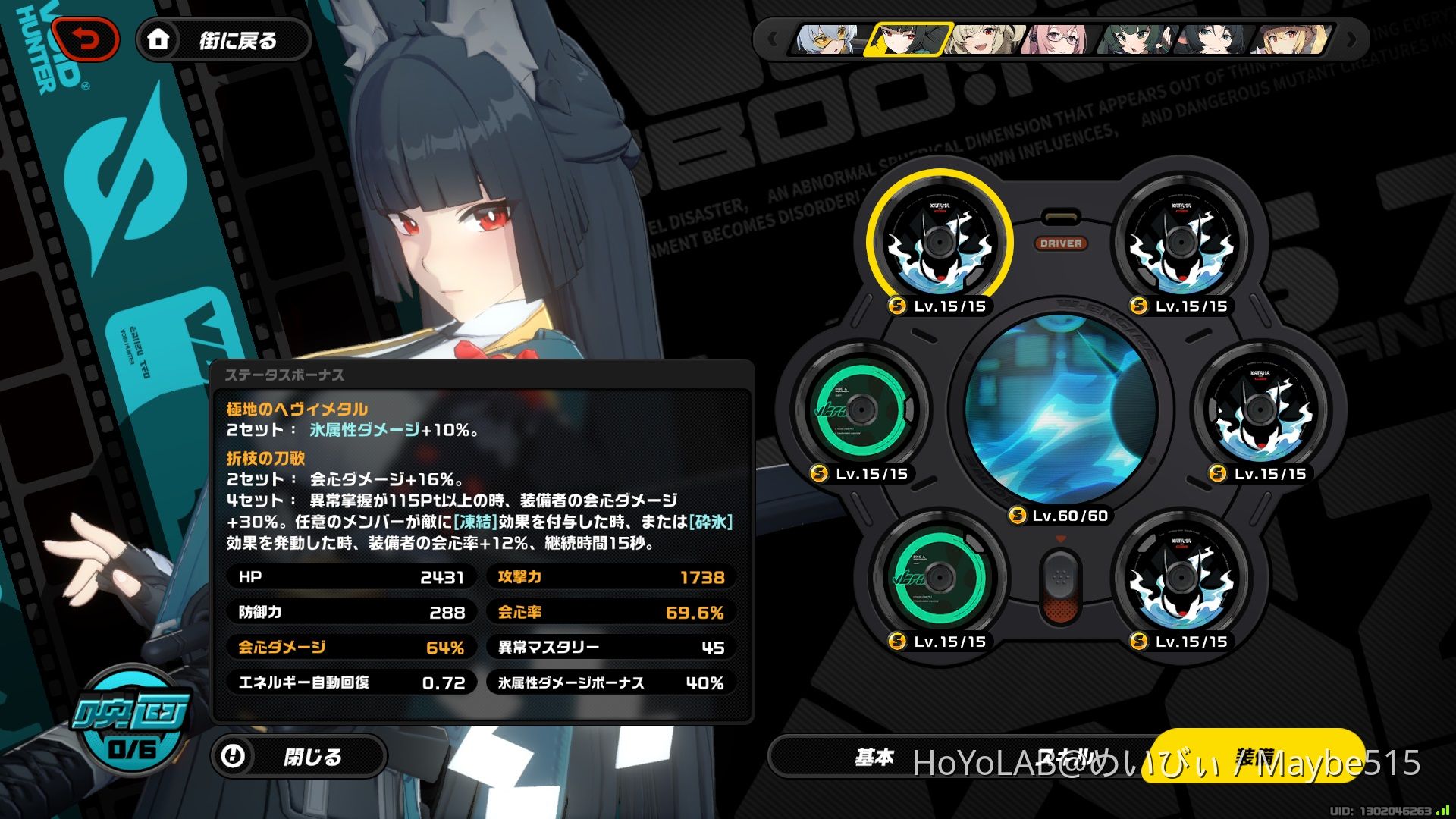
Task: Switch to the 基本 tab
Action: coord(876,757)
